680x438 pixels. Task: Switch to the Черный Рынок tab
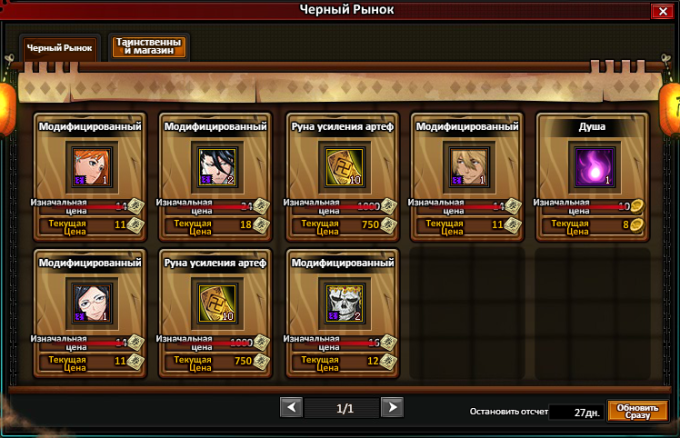(59, 47)
